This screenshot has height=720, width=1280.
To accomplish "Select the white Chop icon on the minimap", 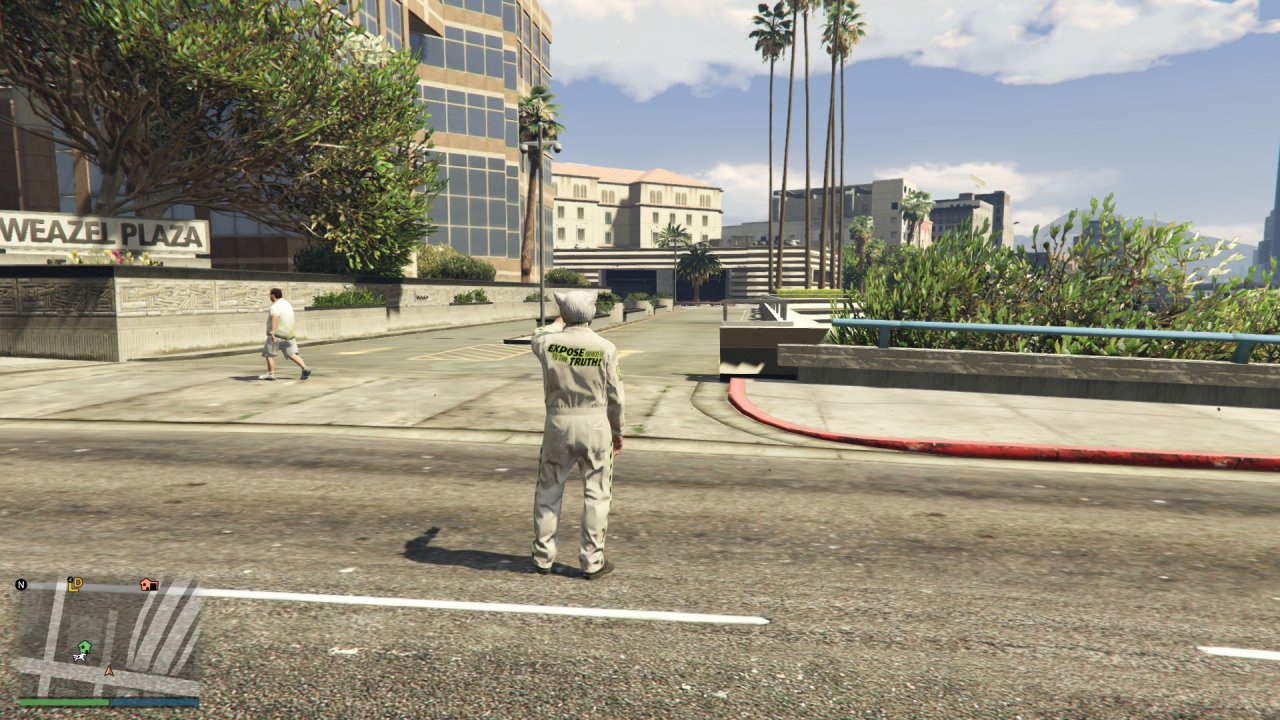I will [x=80, y=657].
